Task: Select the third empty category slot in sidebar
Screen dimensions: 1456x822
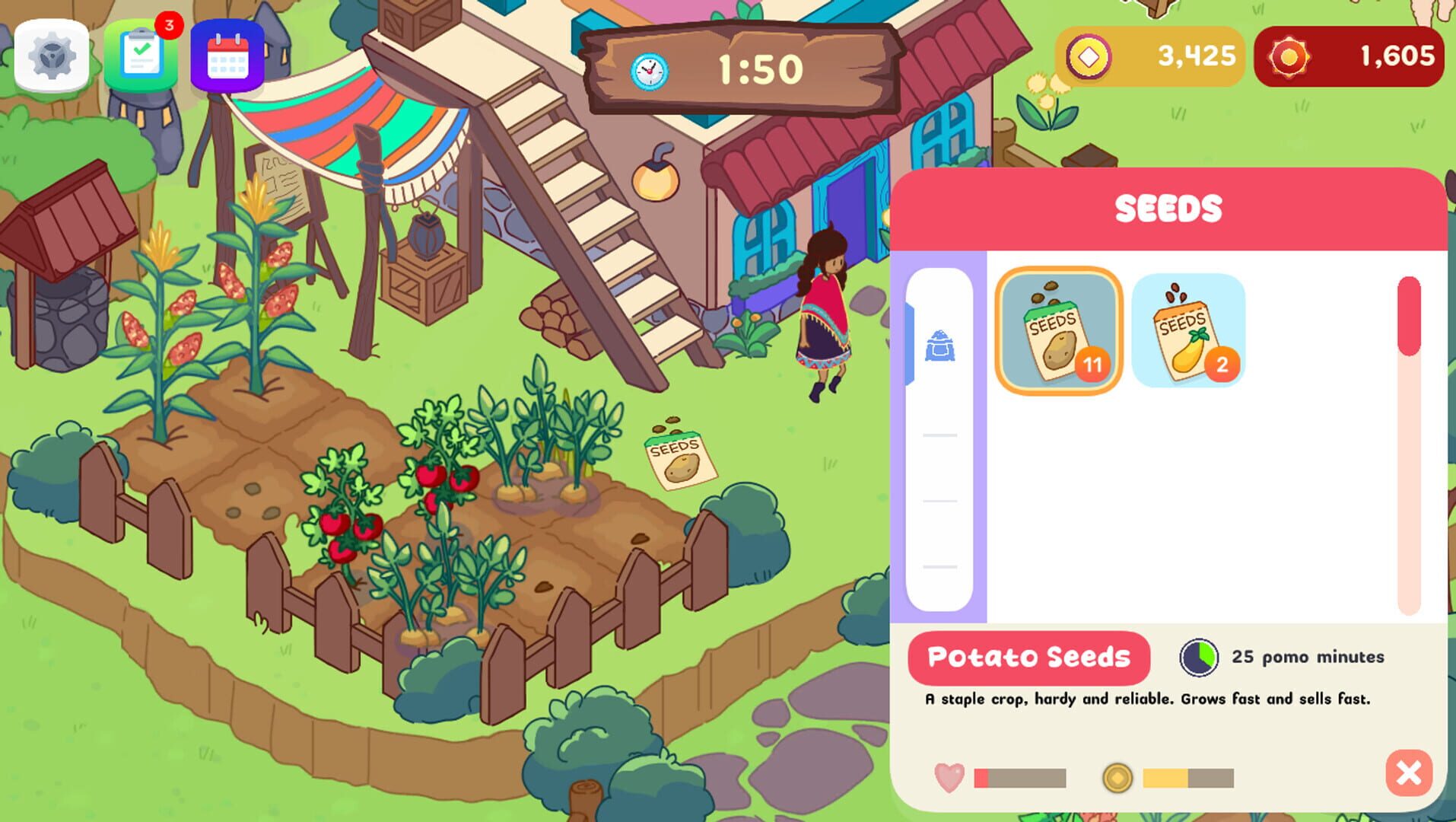Action: [941, 502]
